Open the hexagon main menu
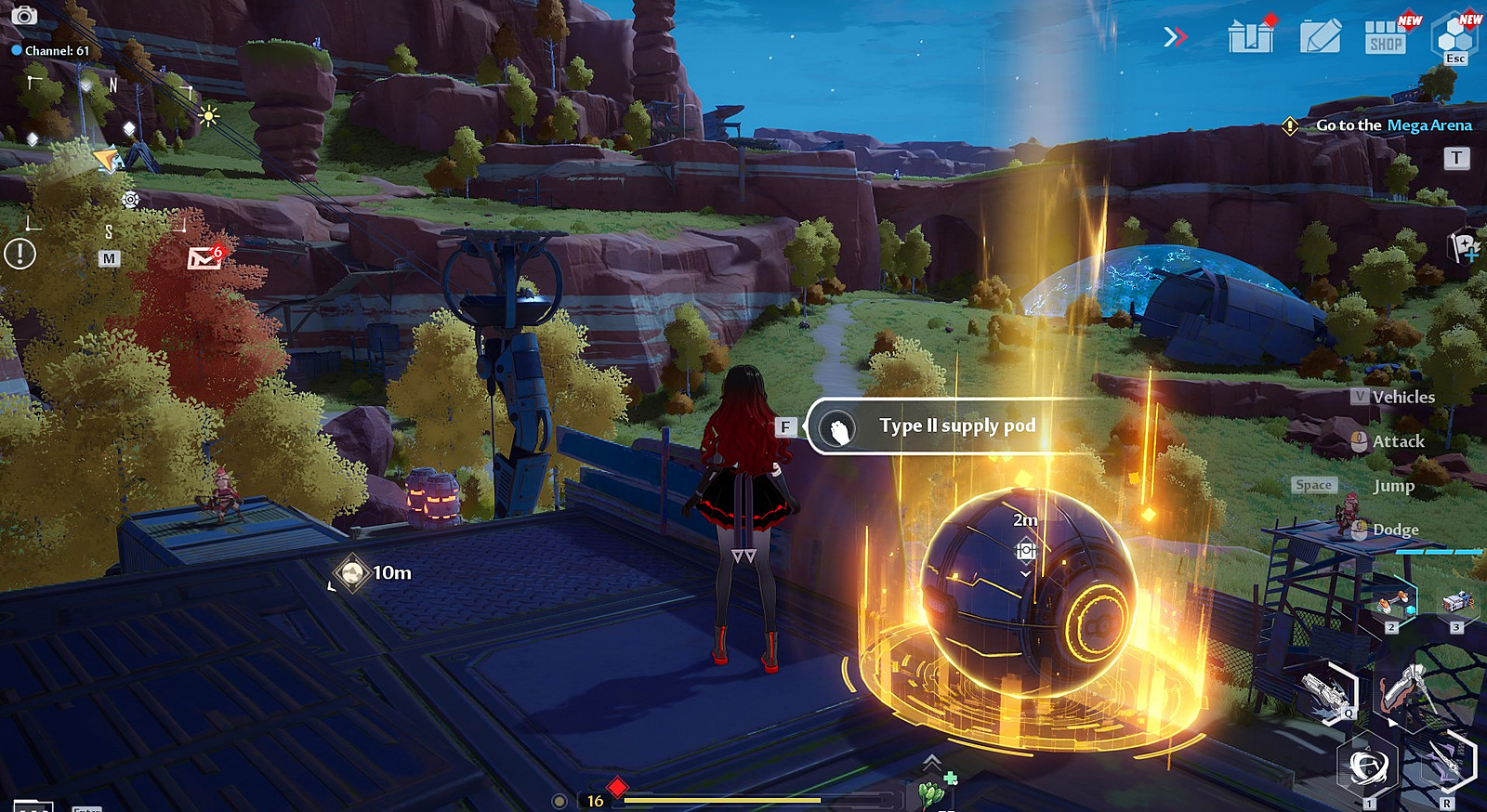 click(1454, 37)
